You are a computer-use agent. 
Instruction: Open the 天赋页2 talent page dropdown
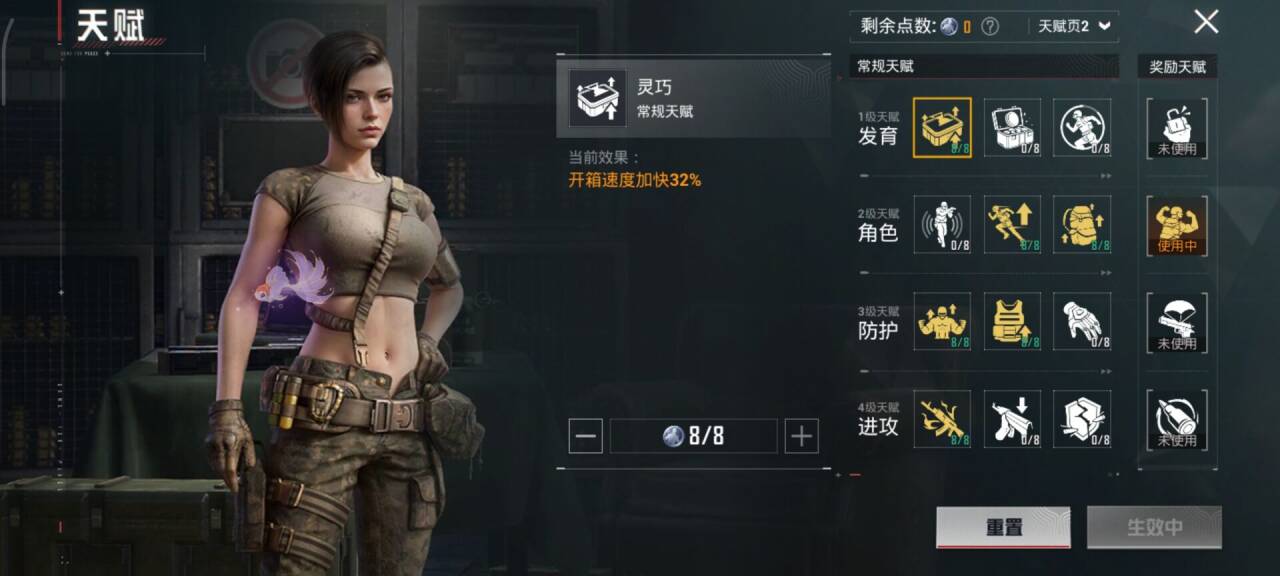1073,27
